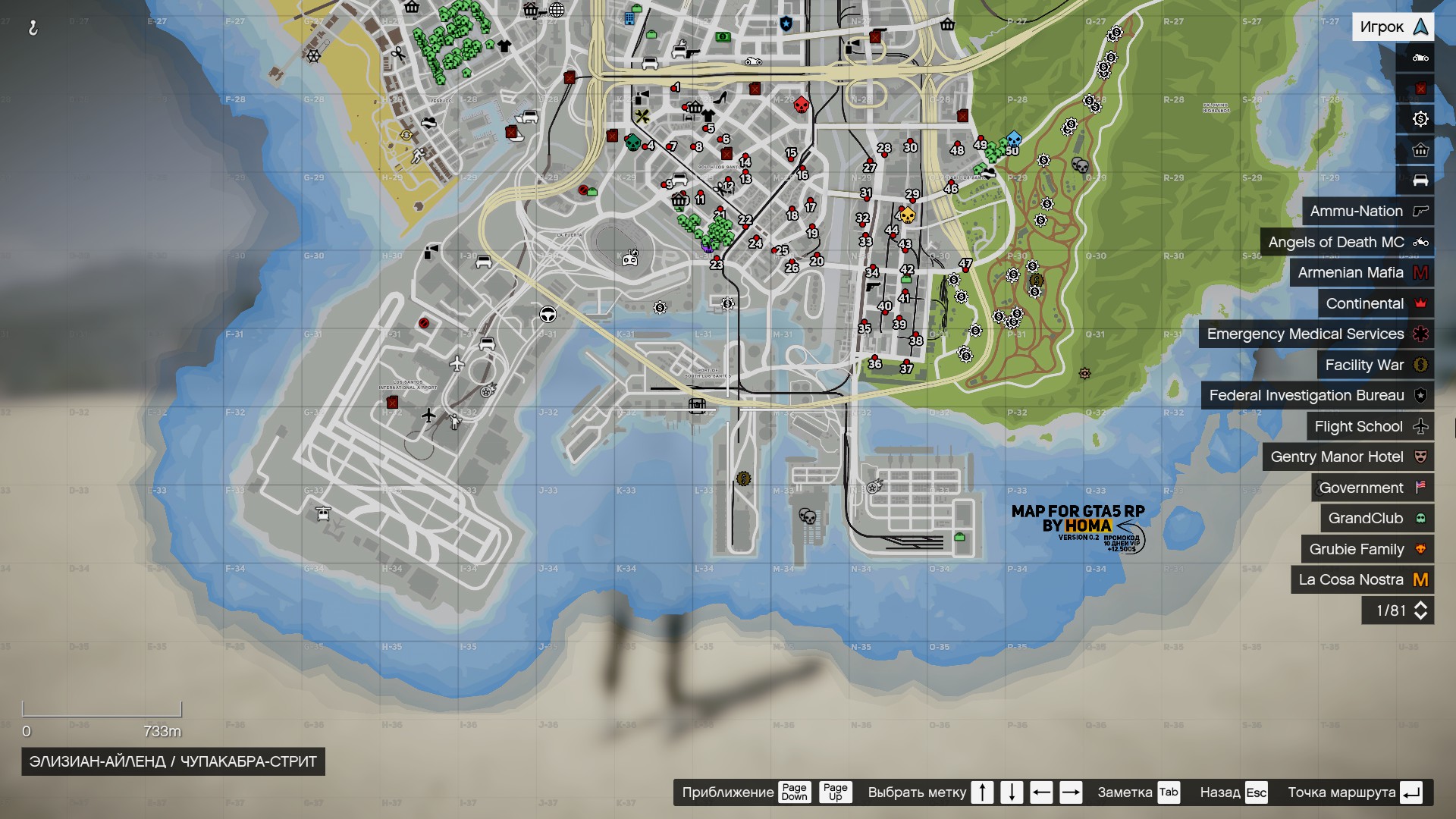Click the pistol icon next to Ammu-Nation
Image resolution: width=1456 pixels, height=819 pixels.
click(1420, 211)
